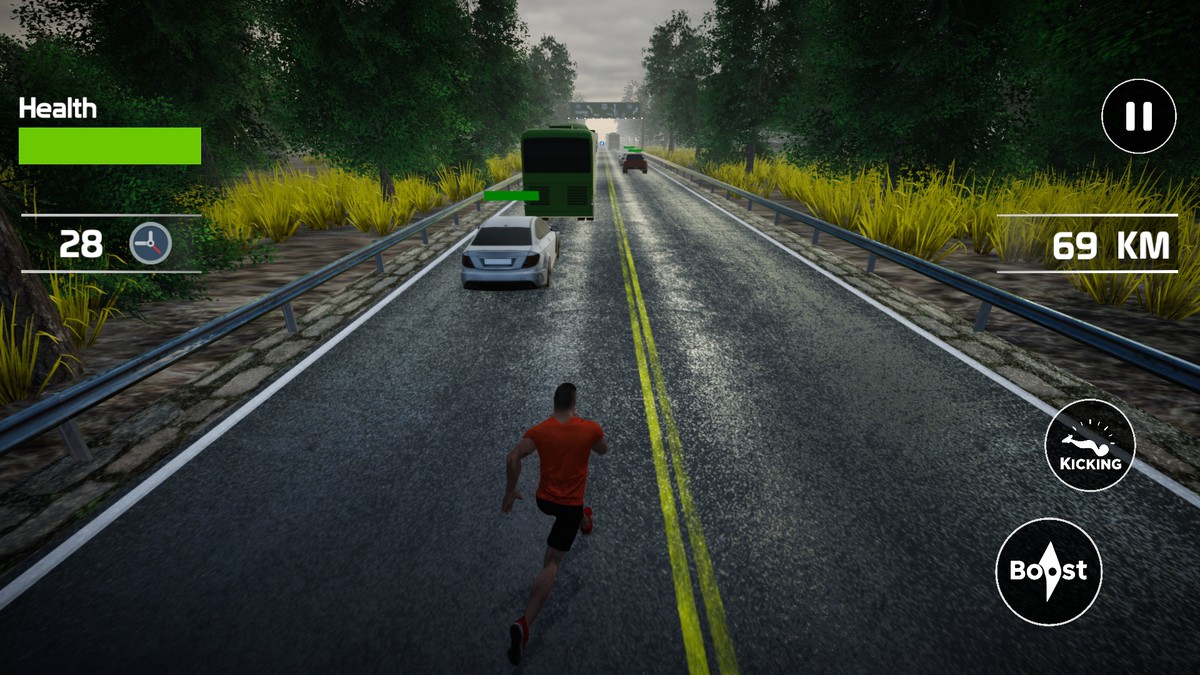
Task: Tap the Boost button
Action: (1048, 571)
